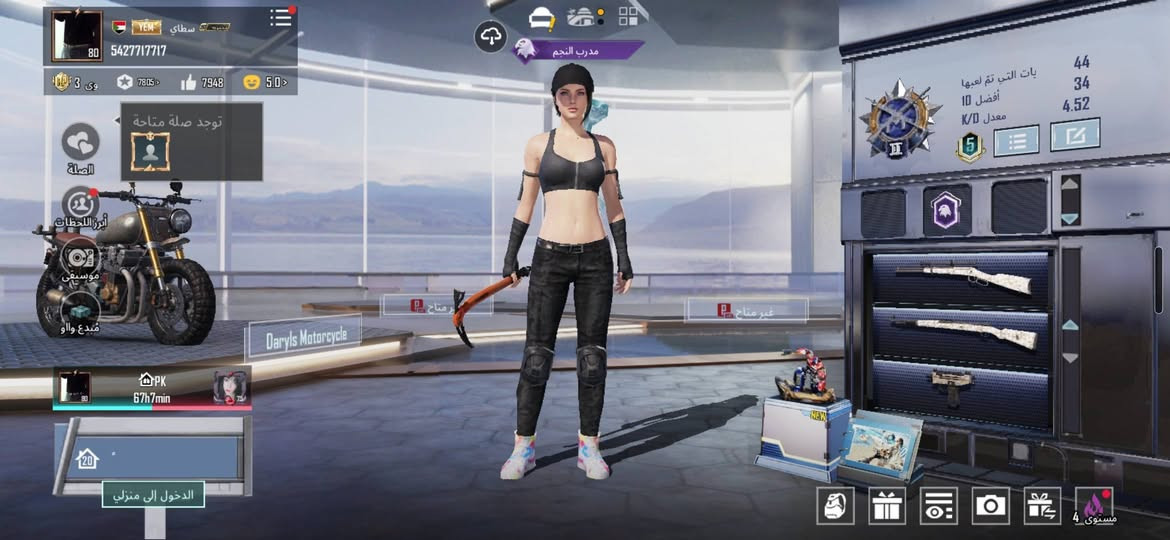Show the likes count with the thumbs-up icon

coord(202,82)
